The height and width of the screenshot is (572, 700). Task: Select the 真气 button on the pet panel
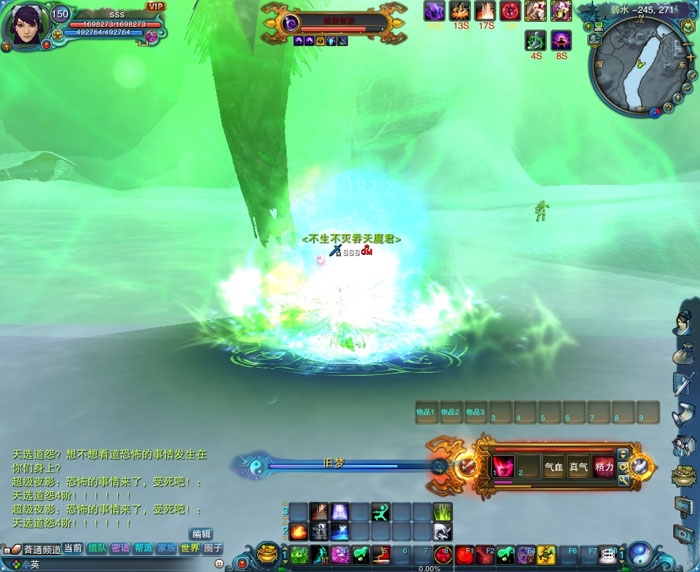click(578, 467)
